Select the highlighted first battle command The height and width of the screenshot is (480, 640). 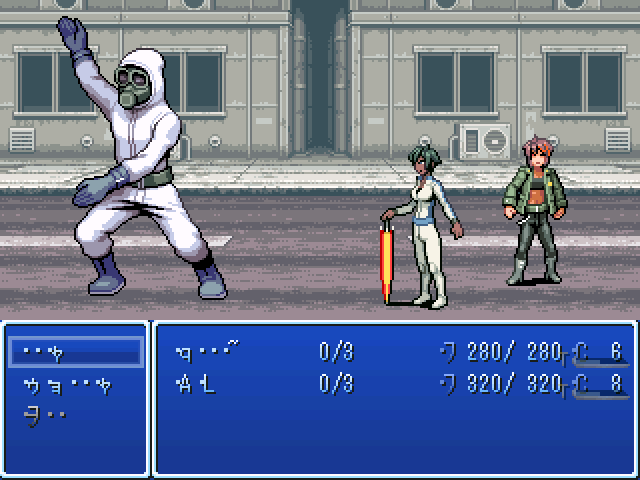click(x=75, y=352)
